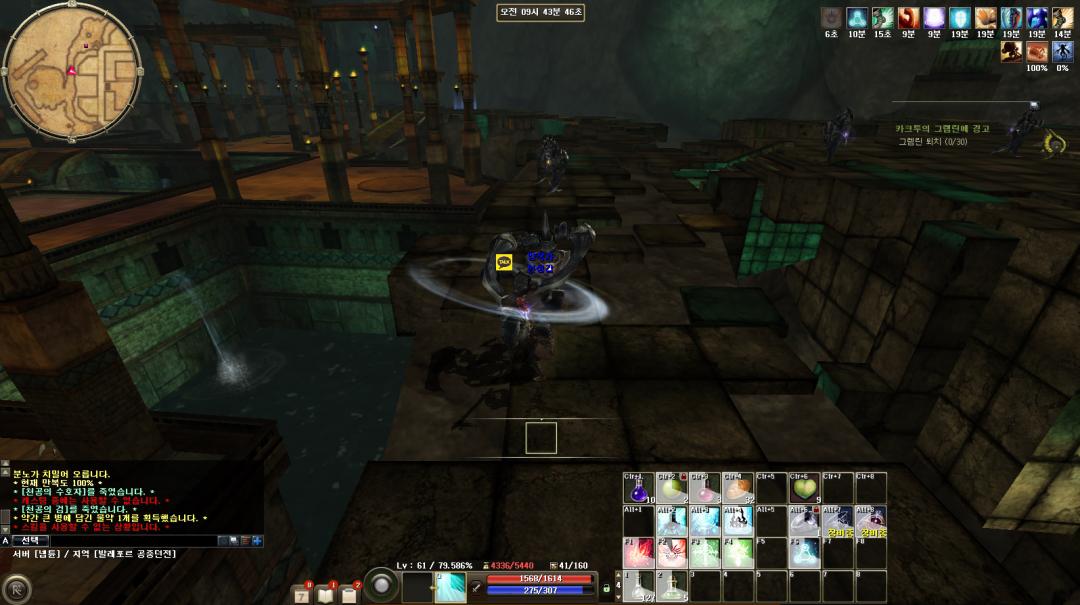The height and width of the screenshot is (605, 1080).
Task: Cast the ice skill in Alt+2 slot
Action: tap(671, 520)
